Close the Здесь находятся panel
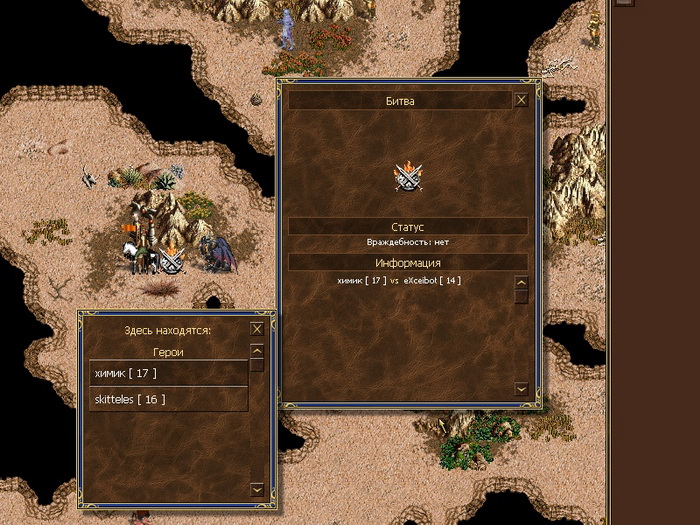The height and width of the screenshot is (525, 700). (257, 329)
